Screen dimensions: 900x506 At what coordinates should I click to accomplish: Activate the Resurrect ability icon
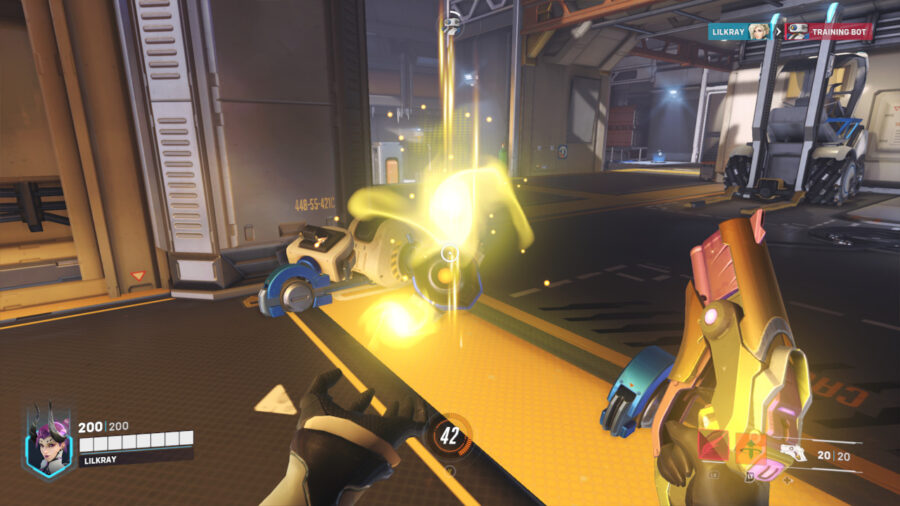[749, 447]
